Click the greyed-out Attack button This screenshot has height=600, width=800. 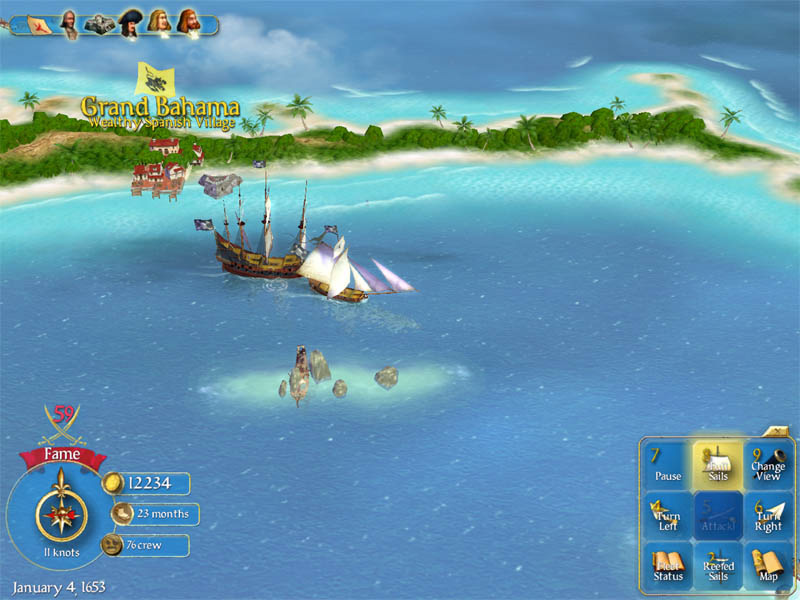(717, 516)
